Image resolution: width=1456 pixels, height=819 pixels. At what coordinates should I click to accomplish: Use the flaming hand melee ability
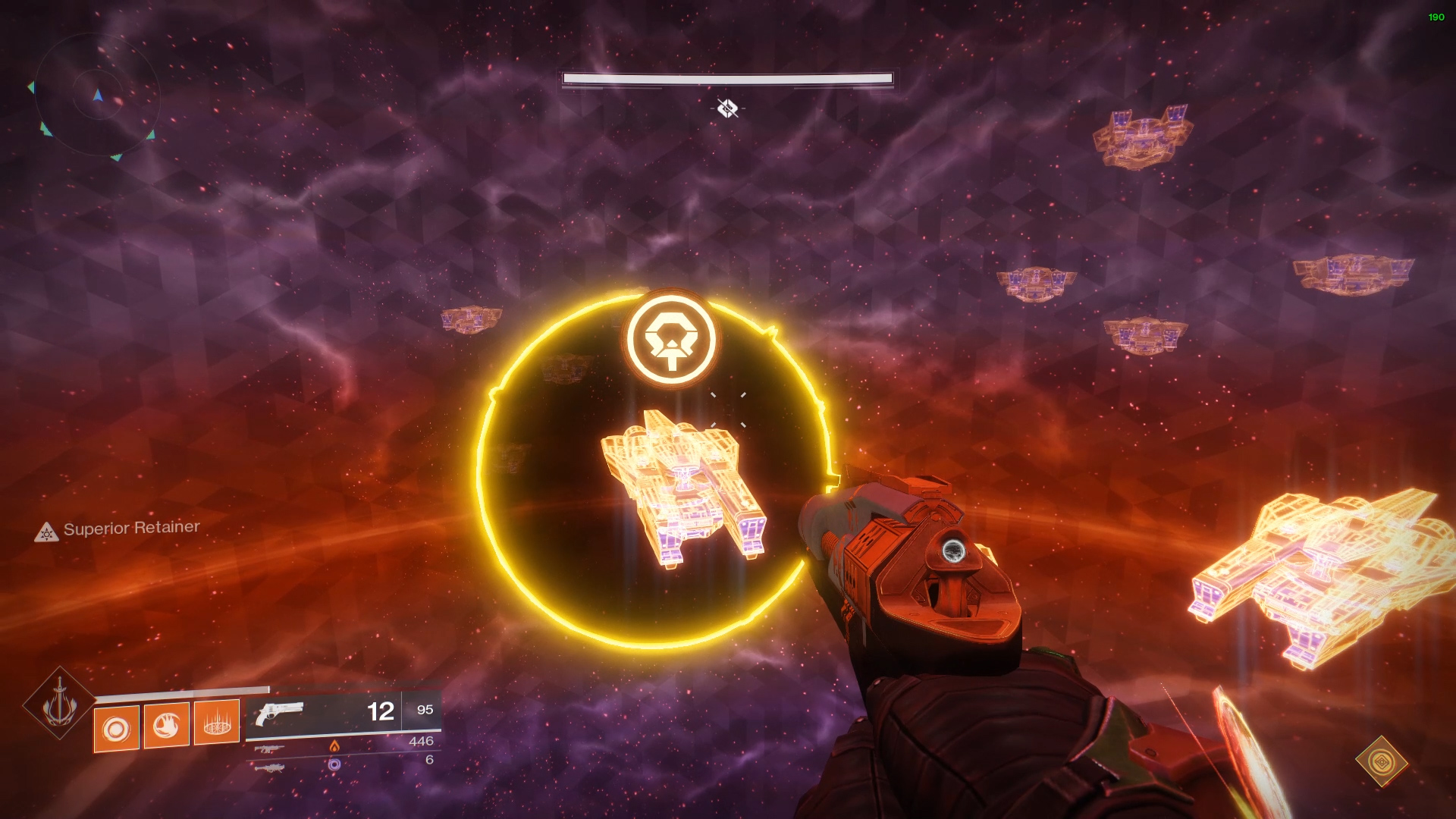[166, 726]
